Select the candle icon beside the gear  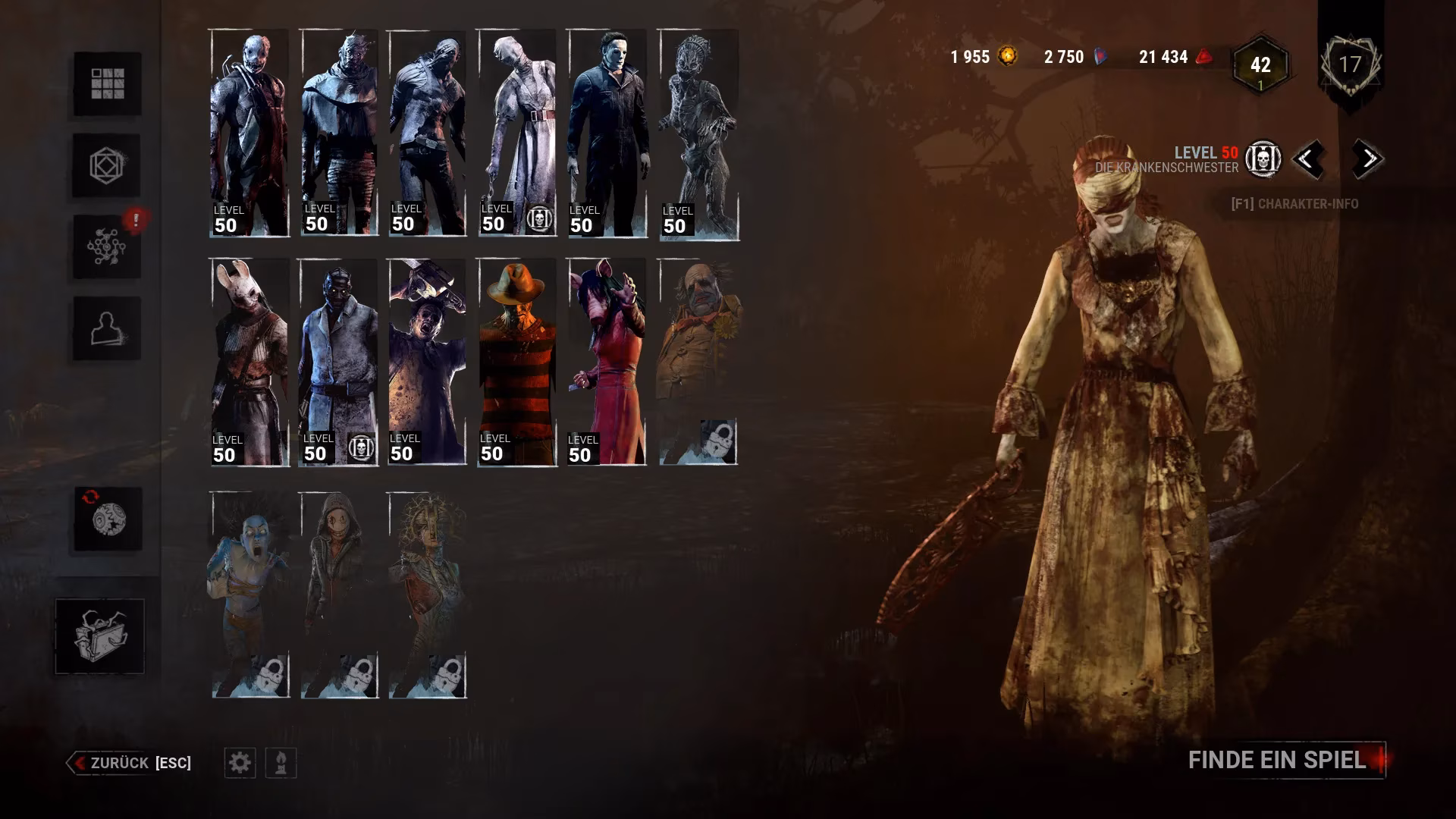[x=280, y=763]
